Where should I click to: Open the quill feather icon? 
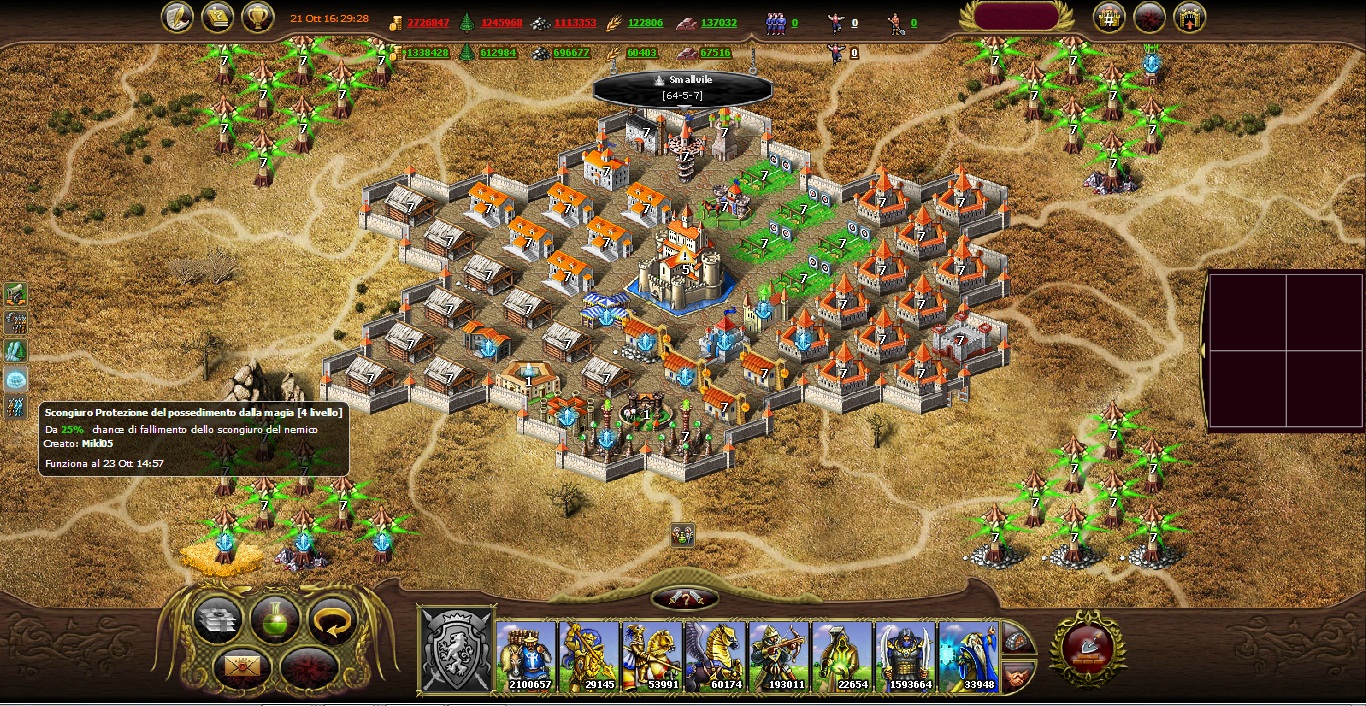pyautogui.click(x=178, y=17)
